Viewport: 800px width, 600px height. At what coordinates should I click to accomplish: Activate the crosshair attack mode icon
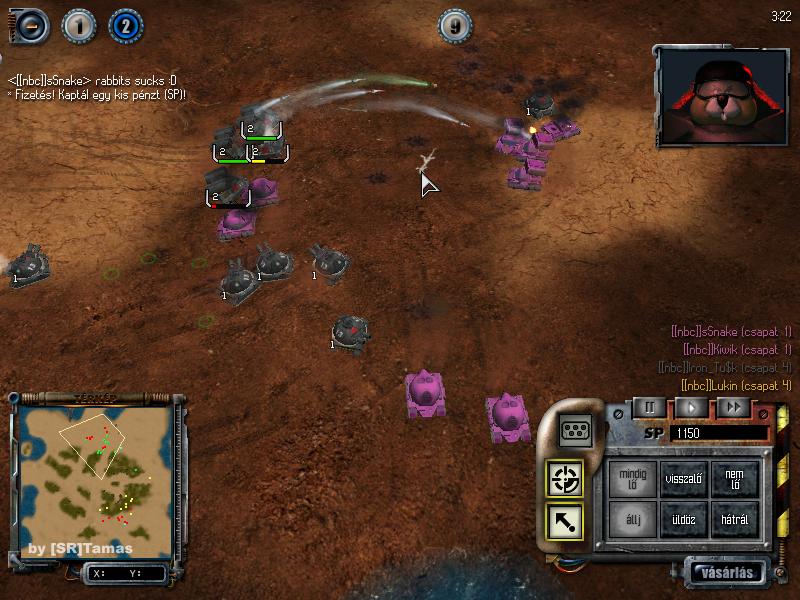click(564, 480)
